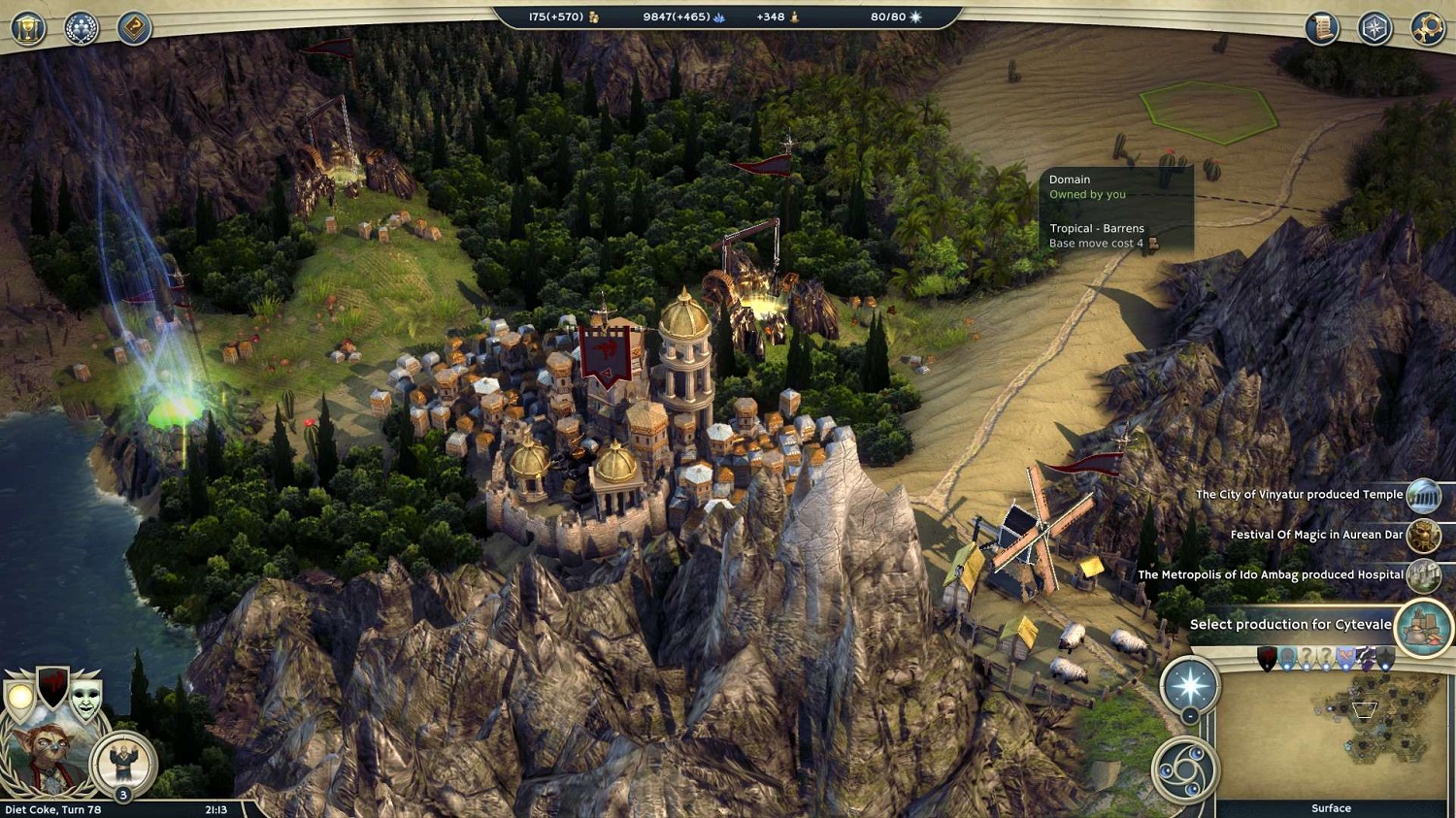The height and width of the screenshot is (818, 1456).
Task: Open the diplomacy laurel icon
Action: (x=82, y=28)
